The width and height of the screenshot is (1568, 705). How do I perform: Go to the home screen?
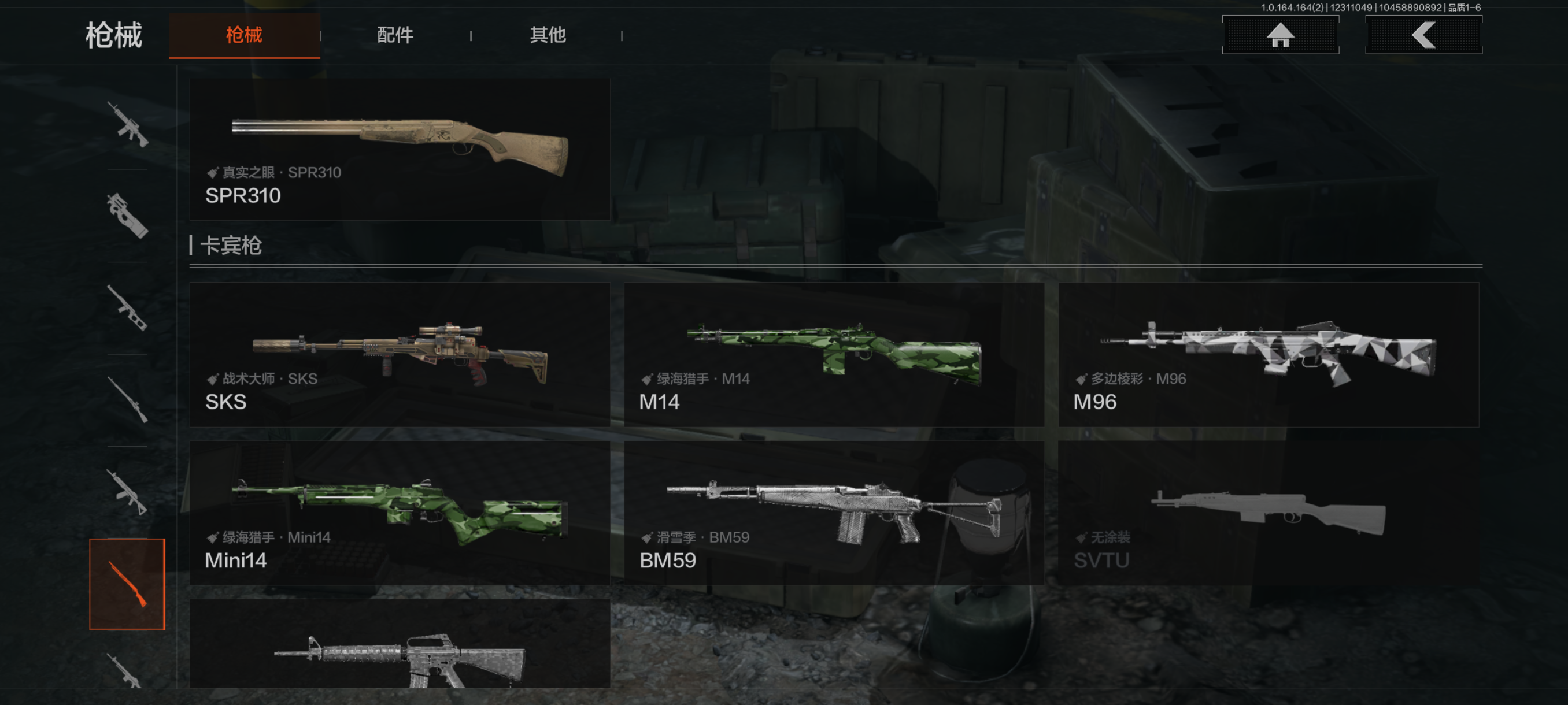pos(1280,35)
